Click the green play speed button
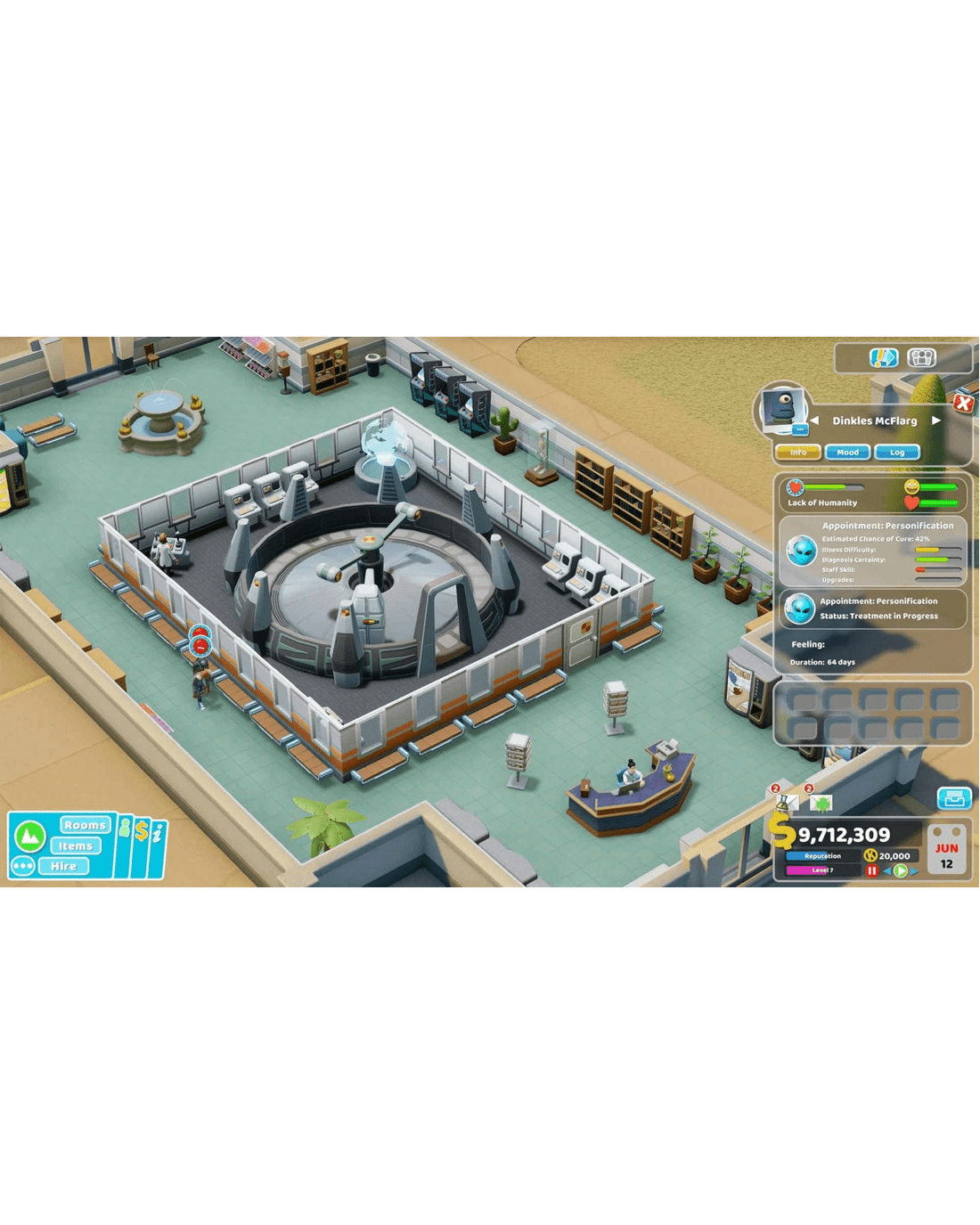980x1225 pixels. coord(901,870)
